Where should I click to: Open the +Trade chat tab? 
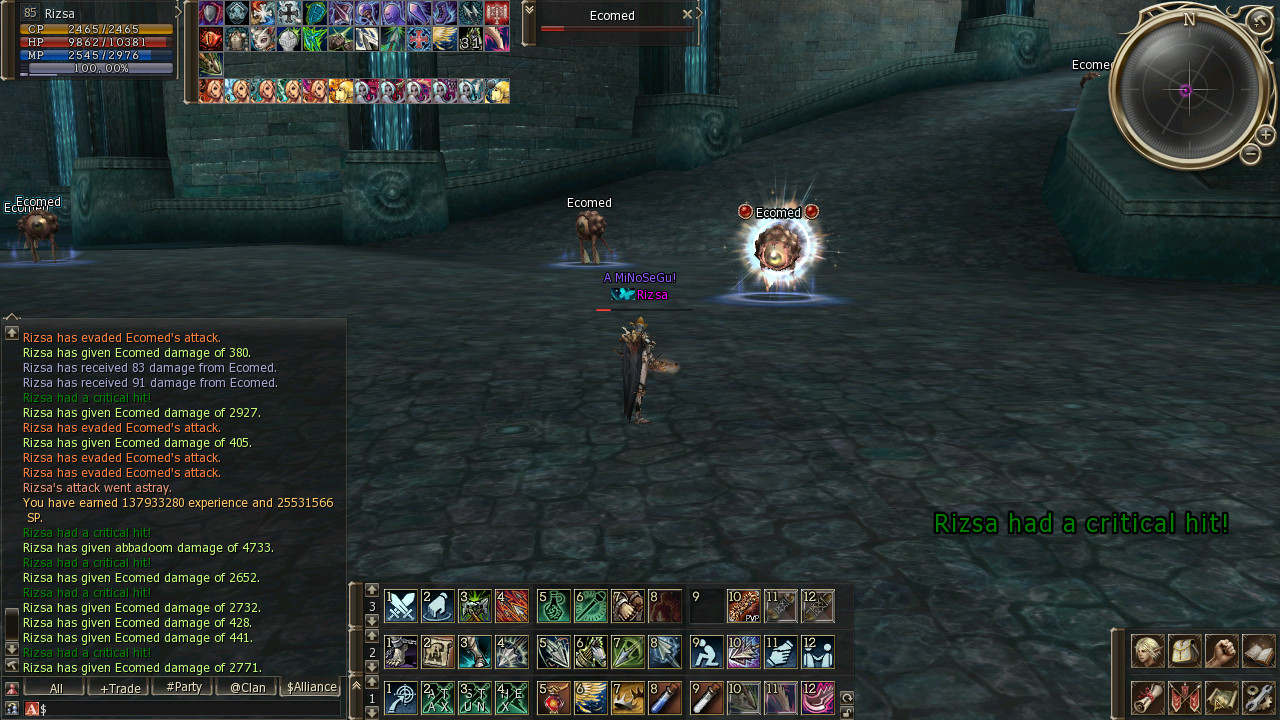click(x=118, y=688)
